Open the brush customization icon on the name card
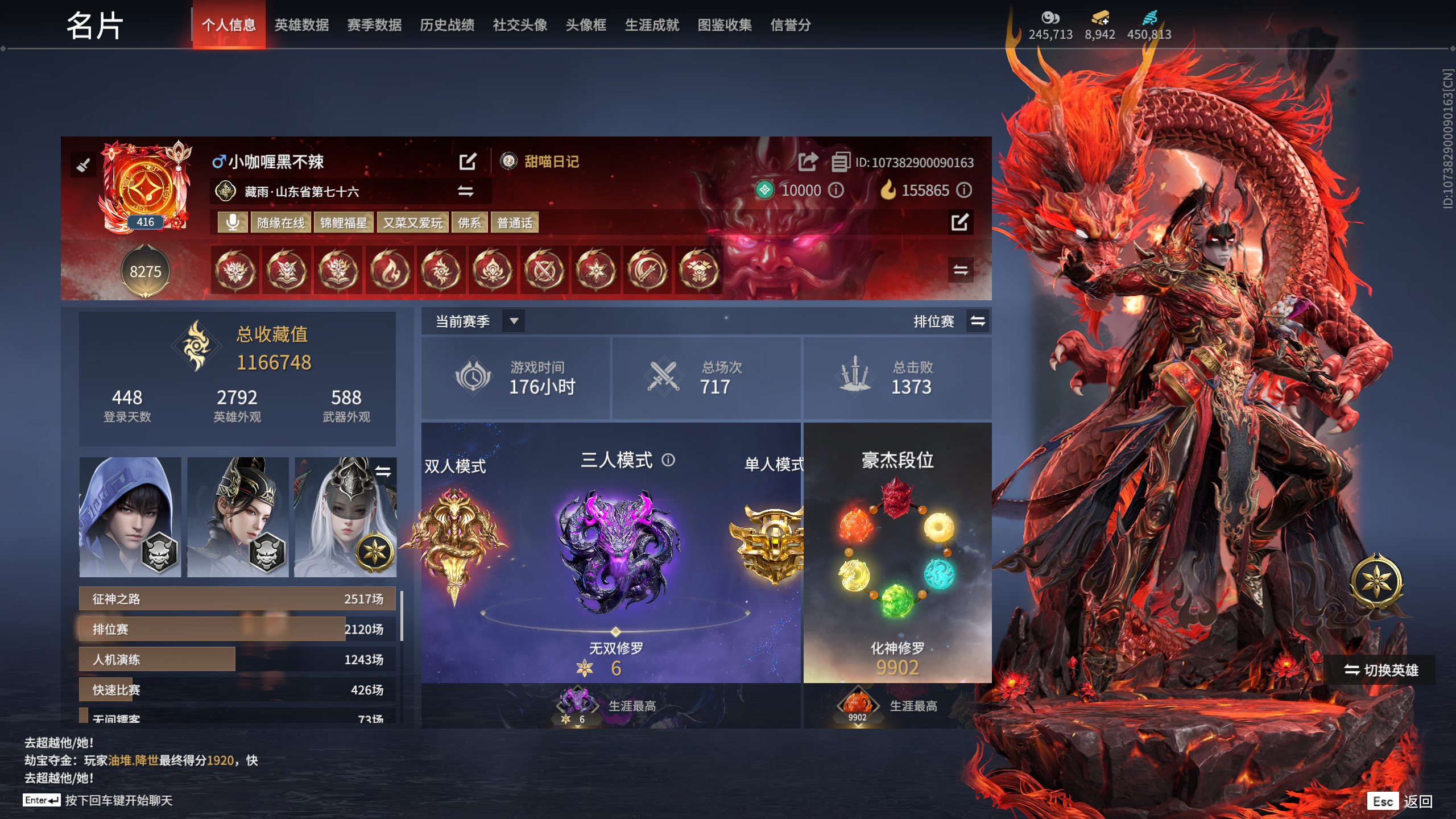This screenshot has height=819, width=1456. 84,164
